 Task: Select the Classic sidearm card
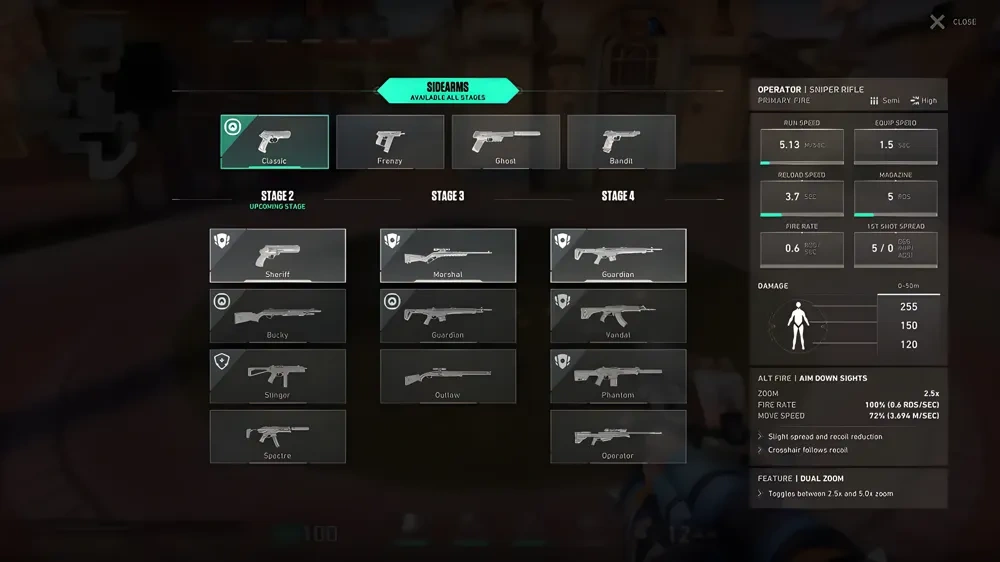point(274,142)
